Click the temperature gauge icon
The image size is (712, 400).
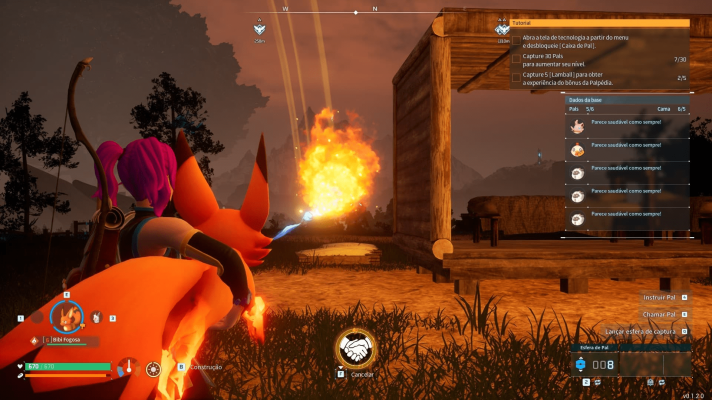coord(127,367)
